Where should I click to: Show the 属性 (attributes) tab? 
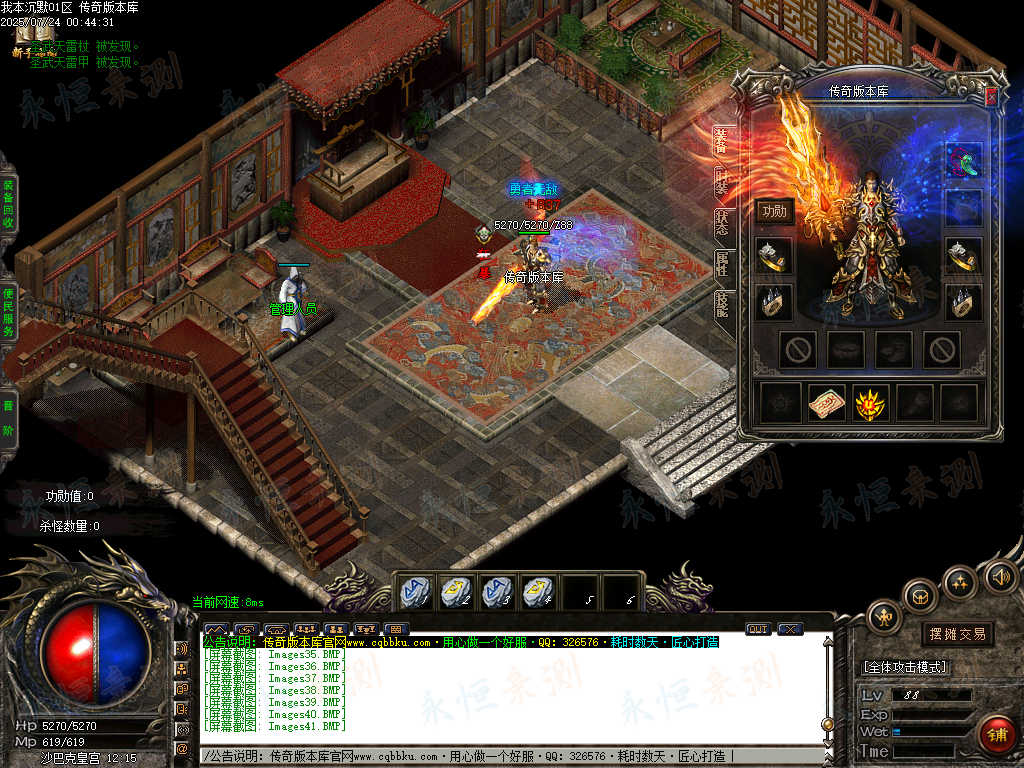pos(721,263)
